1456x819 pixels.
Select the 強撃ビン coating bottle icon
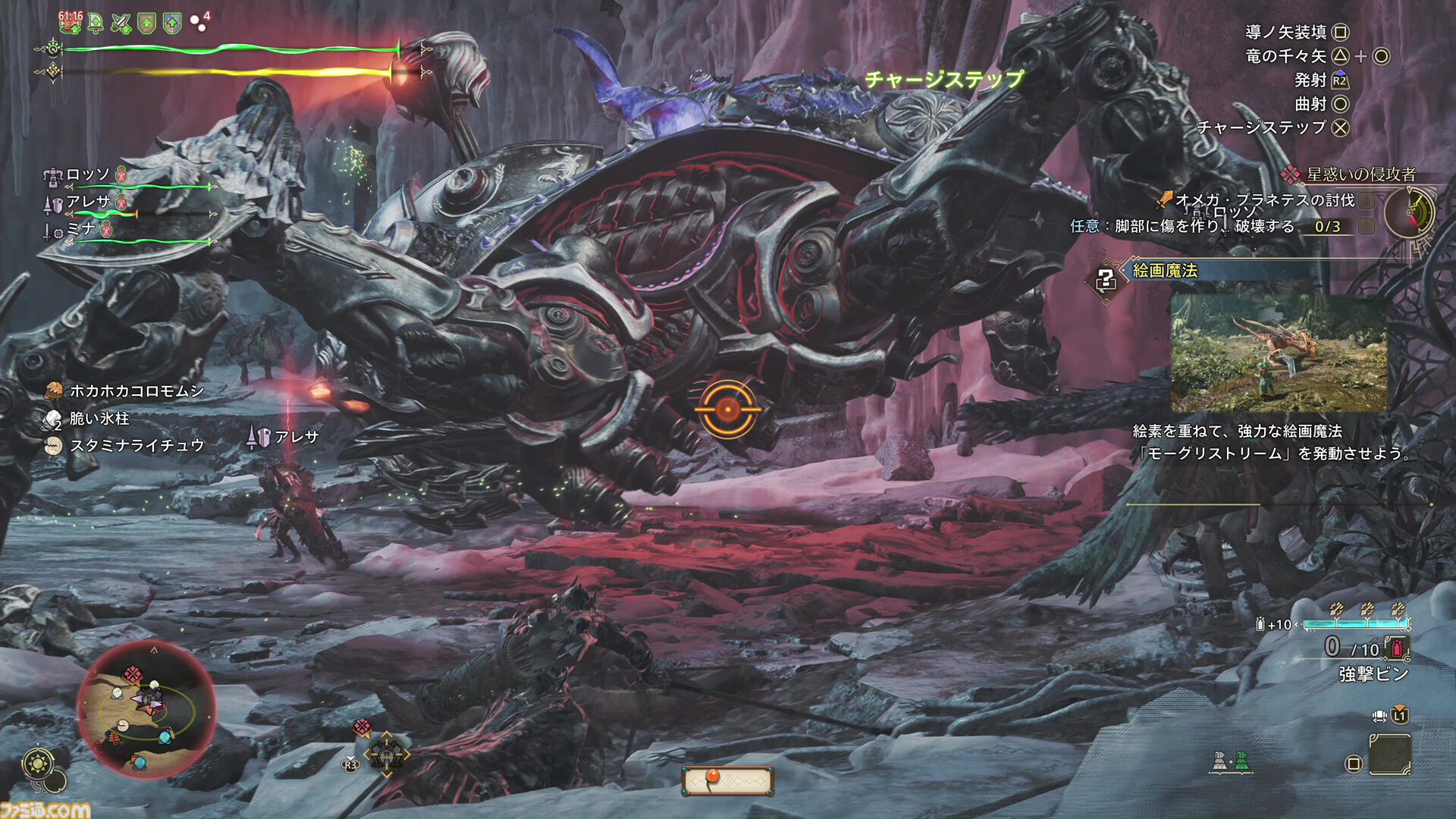pyautogui.click(x=1396, y=649)
